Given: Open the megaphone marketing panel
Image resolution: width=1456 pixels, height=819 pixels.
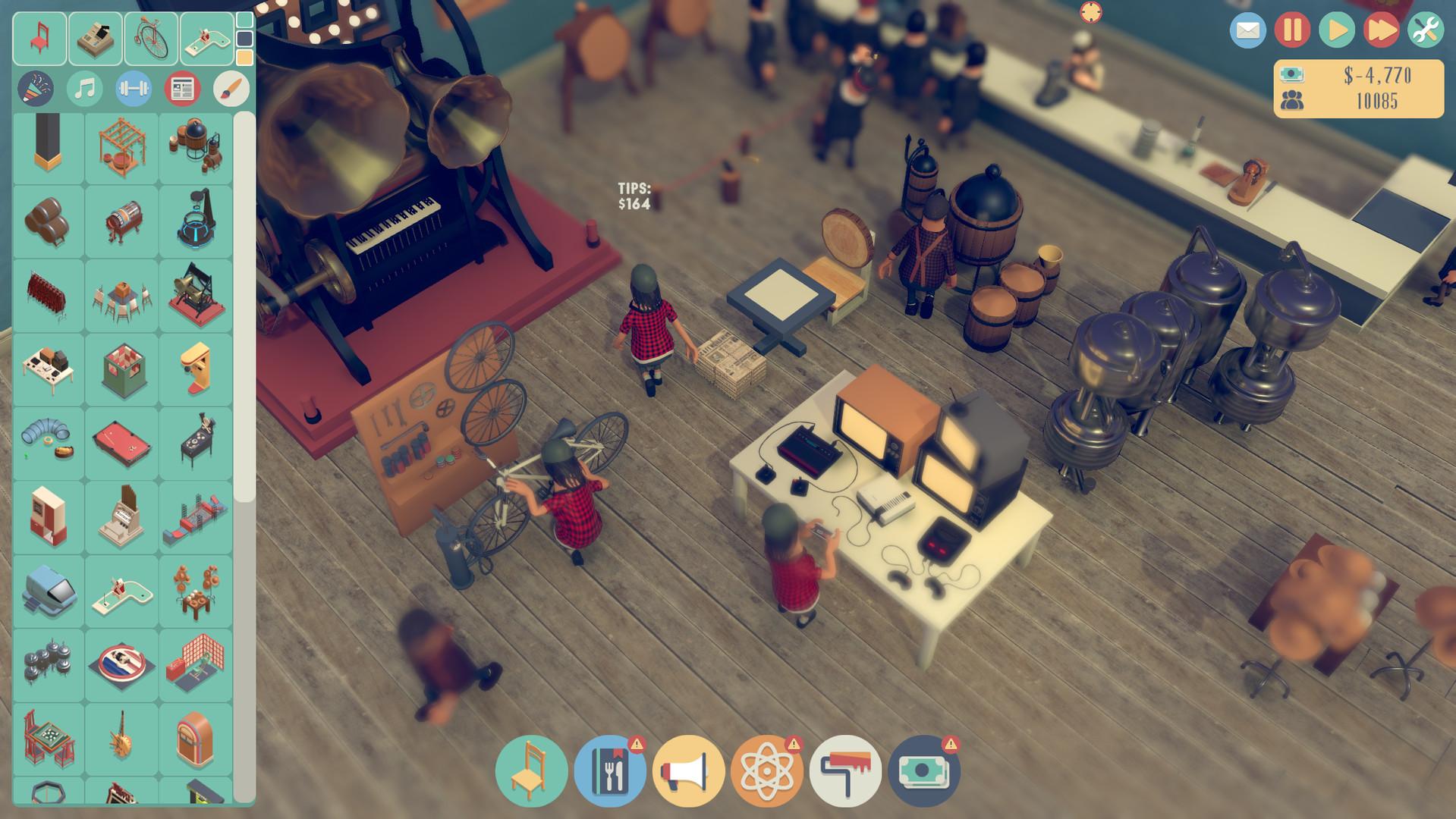Looking at the screenshot, I should pyautogui.click(x=692, y=769).
